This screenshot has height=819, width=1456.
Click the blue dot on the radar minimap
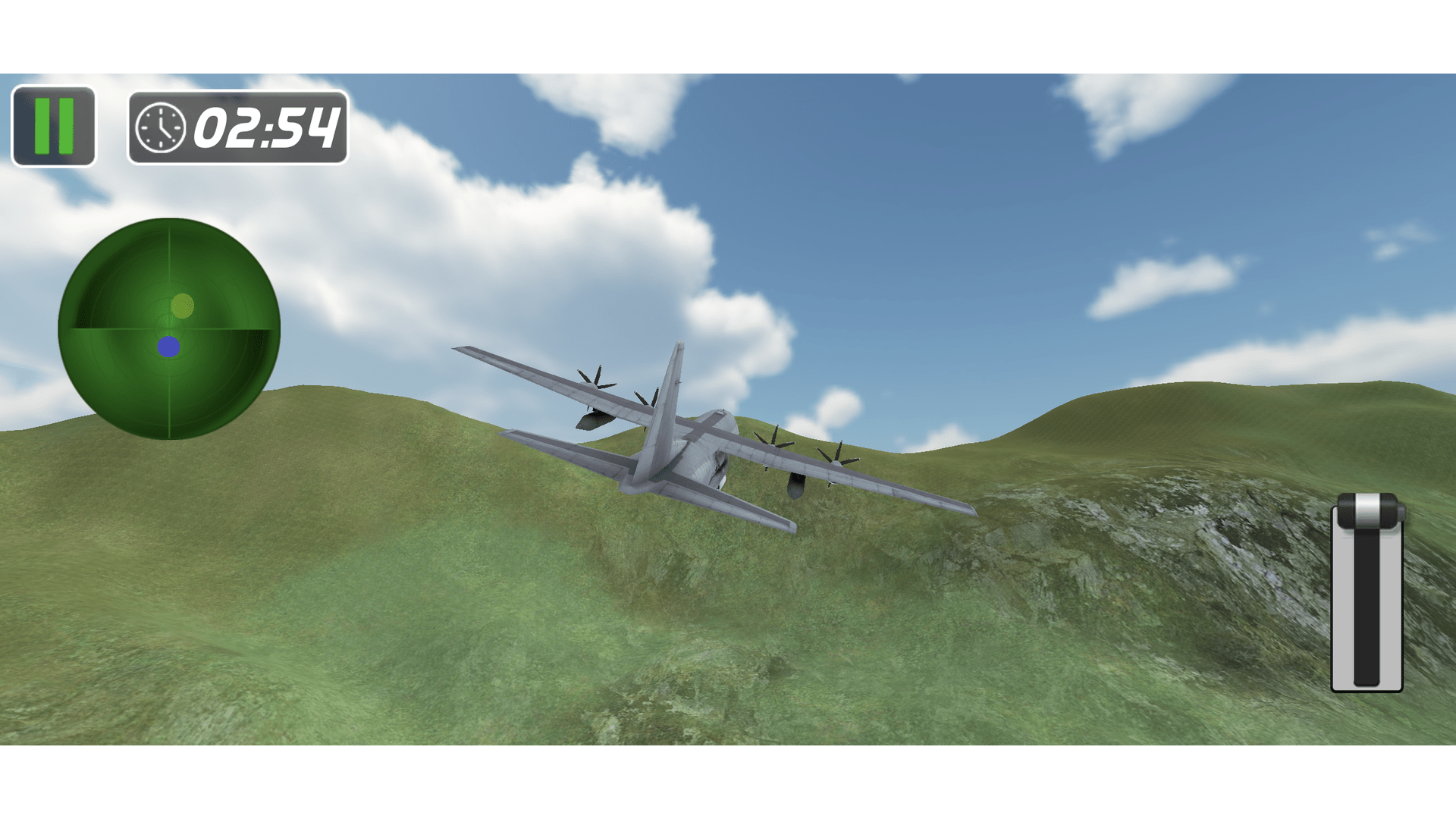click(x=168, y=347)
